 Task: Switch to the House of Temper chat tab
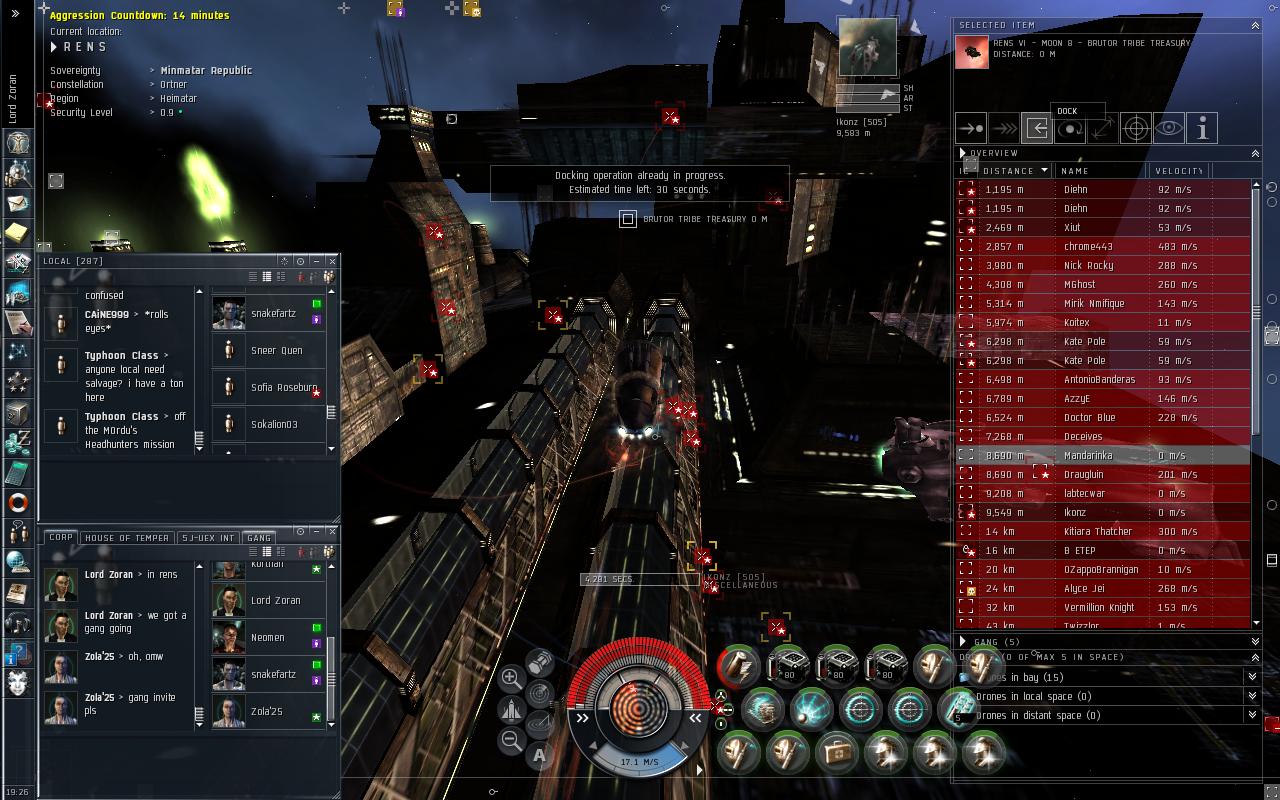coord(127,538)
